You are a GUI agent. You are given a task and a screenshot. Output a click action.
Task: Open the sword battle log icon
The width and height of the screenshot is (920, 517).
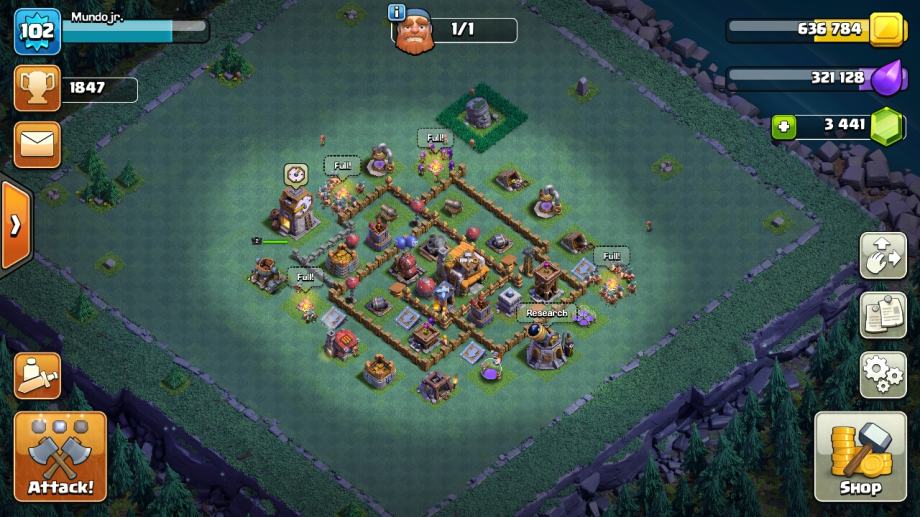click(37, 376)
